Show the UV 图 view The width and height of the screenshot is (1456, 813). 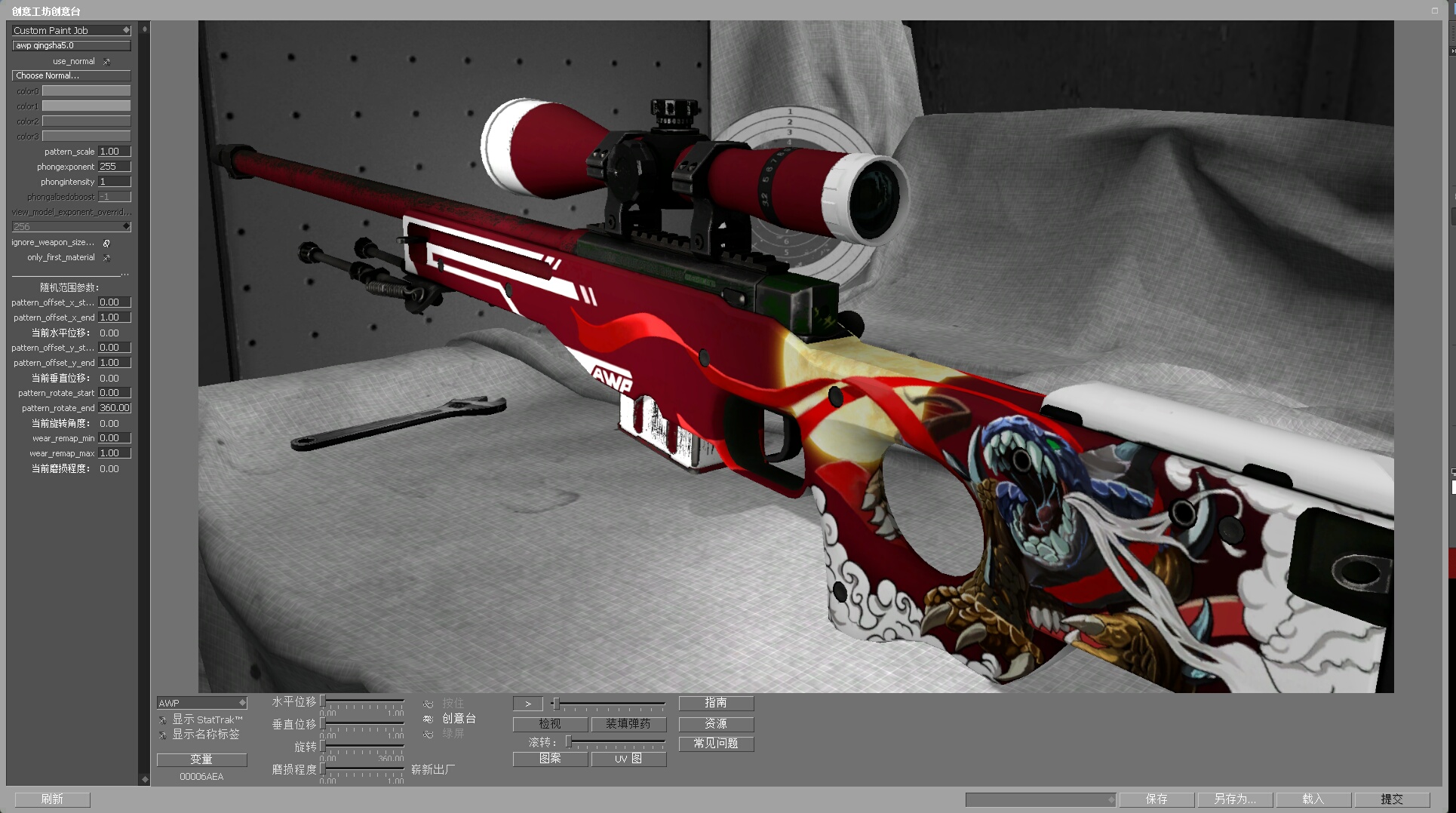[628, 759]
